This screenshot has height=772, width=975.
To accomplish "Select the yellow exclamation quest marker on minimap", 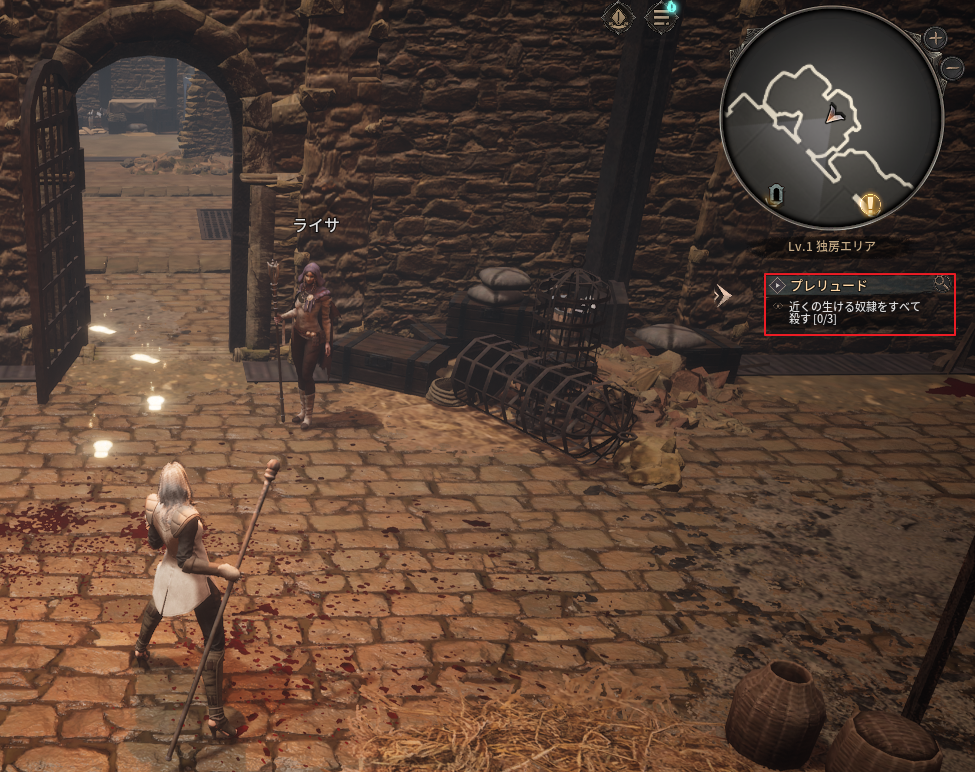I will (x=871, y=205).
